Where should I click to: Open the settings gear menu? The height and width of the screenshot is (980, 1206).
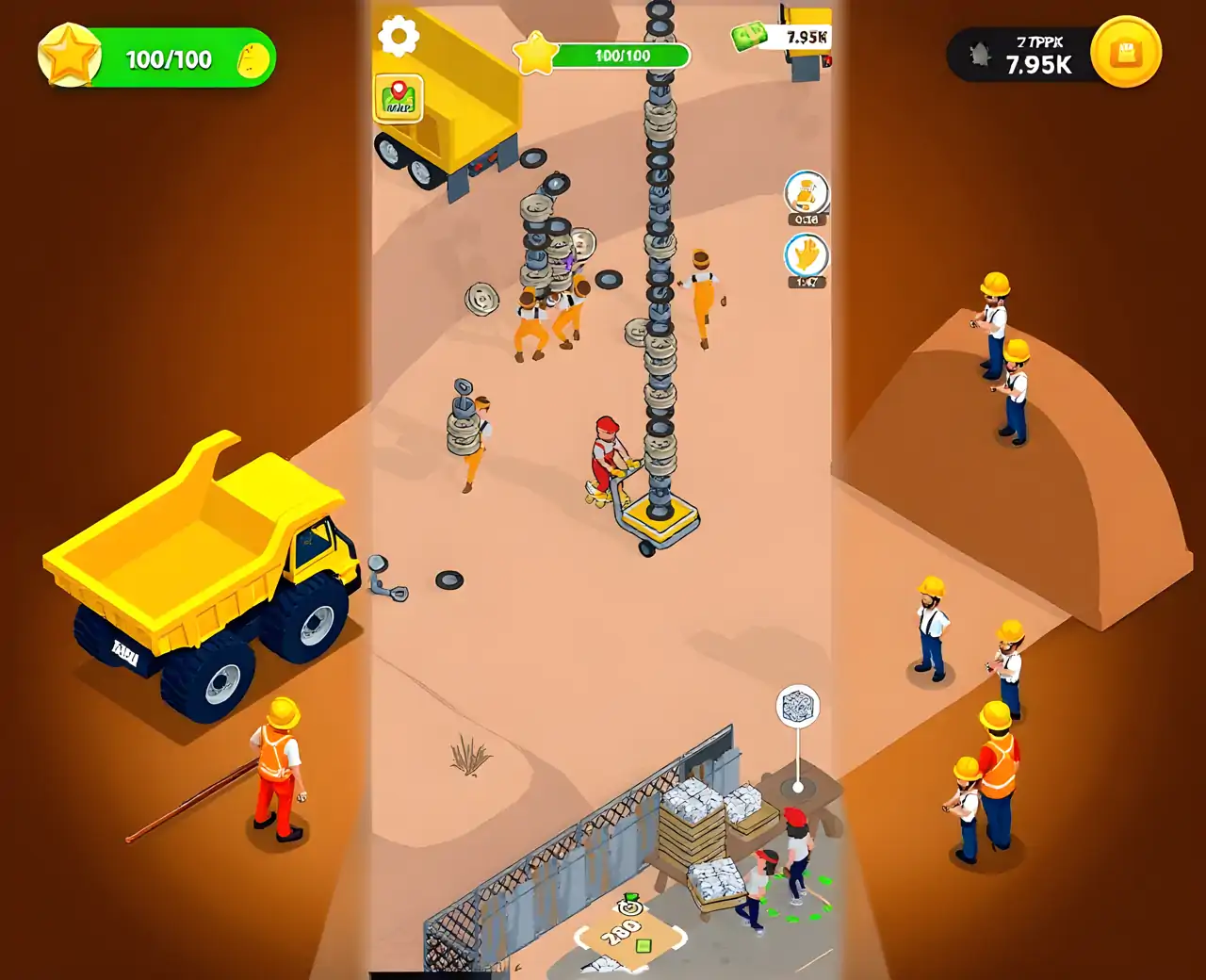399,37
